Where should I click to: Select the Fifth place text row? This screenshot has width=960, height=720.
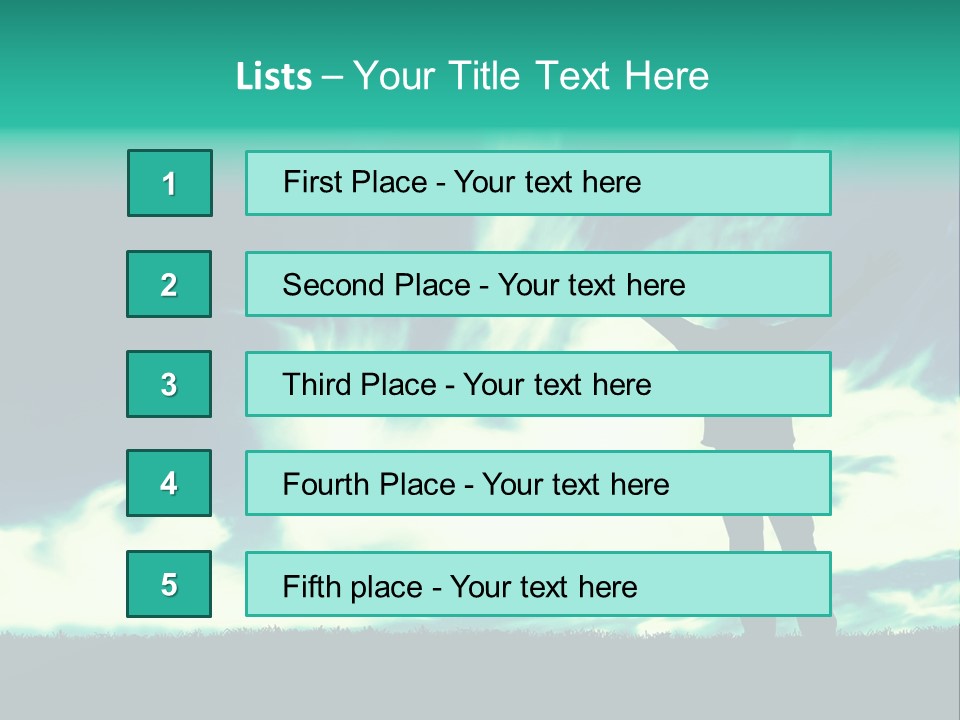[x=538, y=584]
